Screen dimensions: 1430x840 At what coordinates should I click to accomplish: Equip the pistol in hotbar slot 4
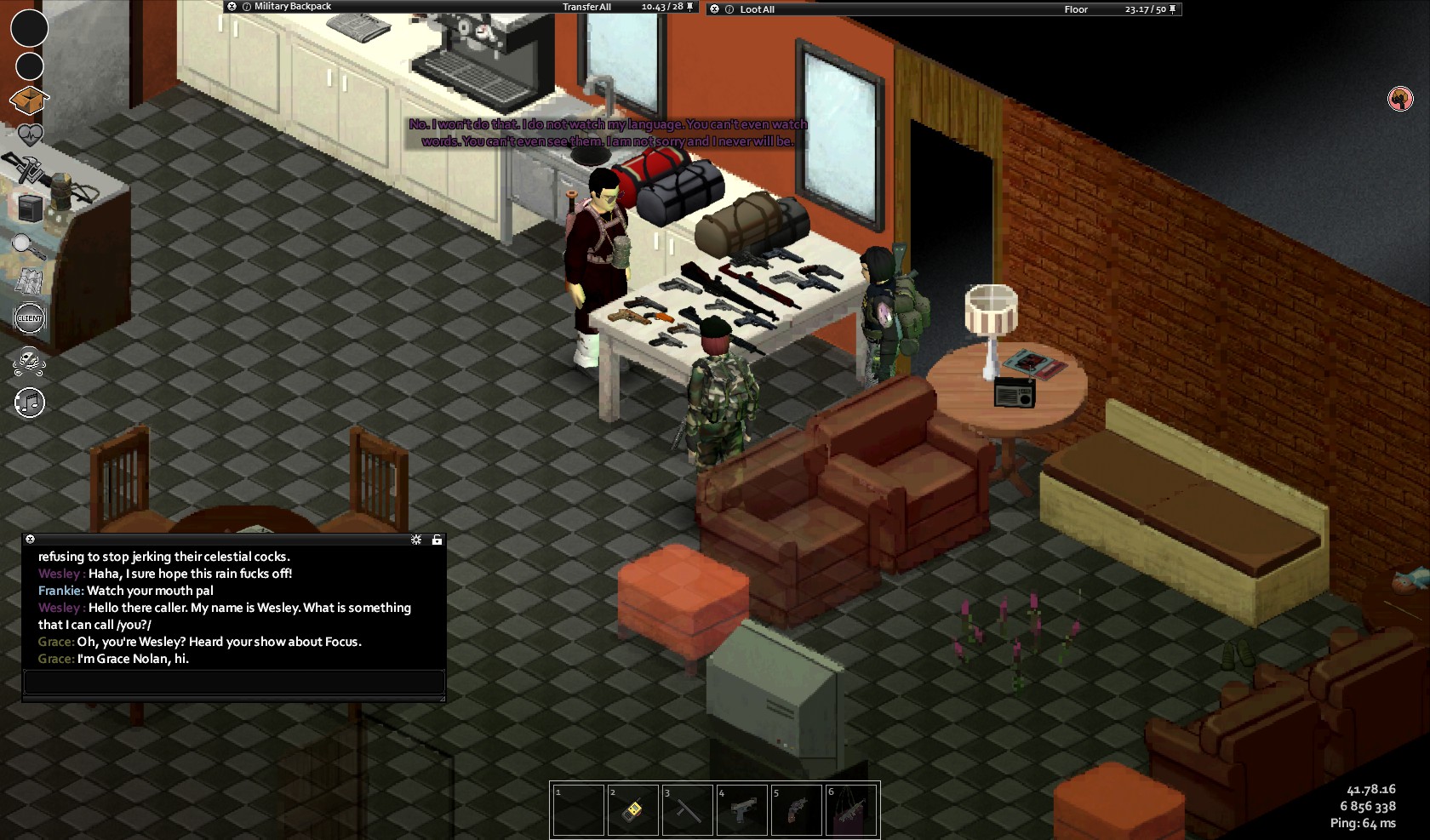click(x=742, y=809)
